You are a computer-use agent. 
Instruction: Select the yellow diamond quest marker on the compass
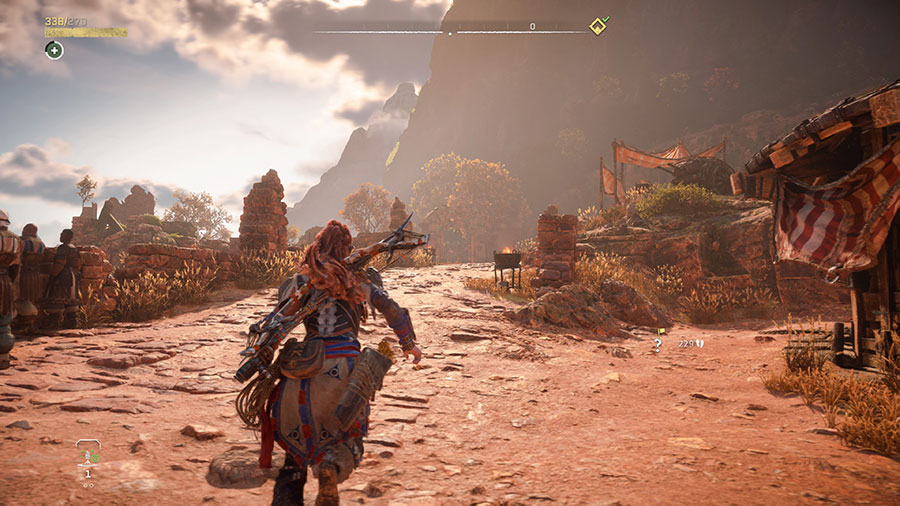597,26
